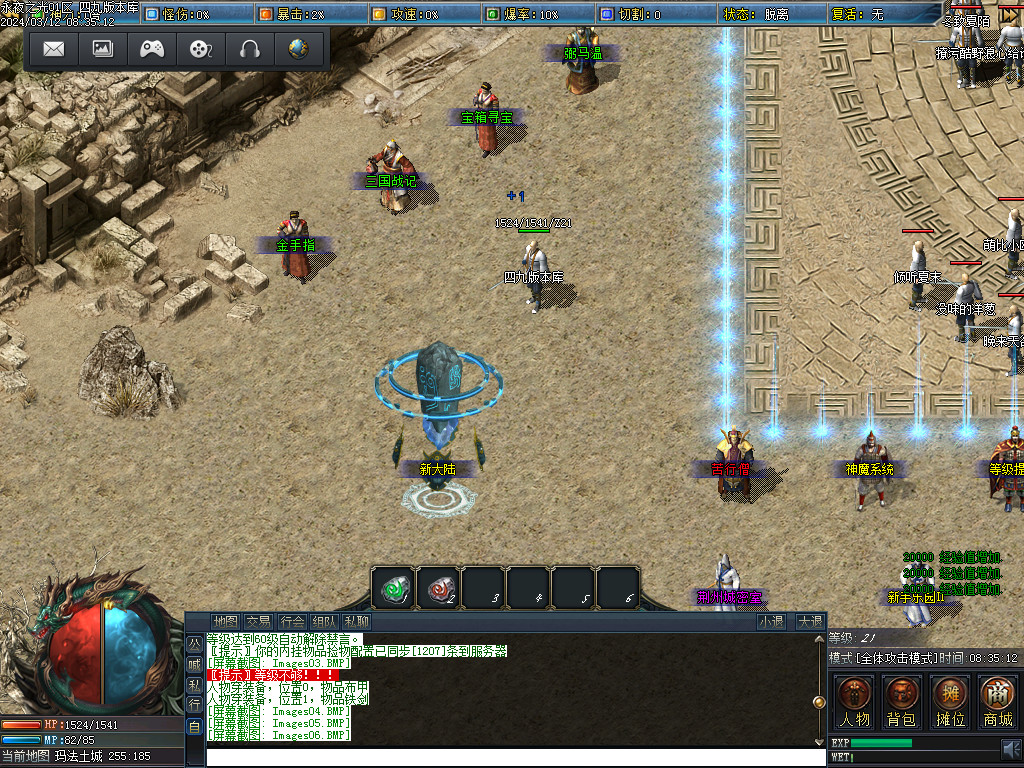Switch to the 私聊 private chat tab
This screenshot has height=768, width=1024.
click(355, 622)
